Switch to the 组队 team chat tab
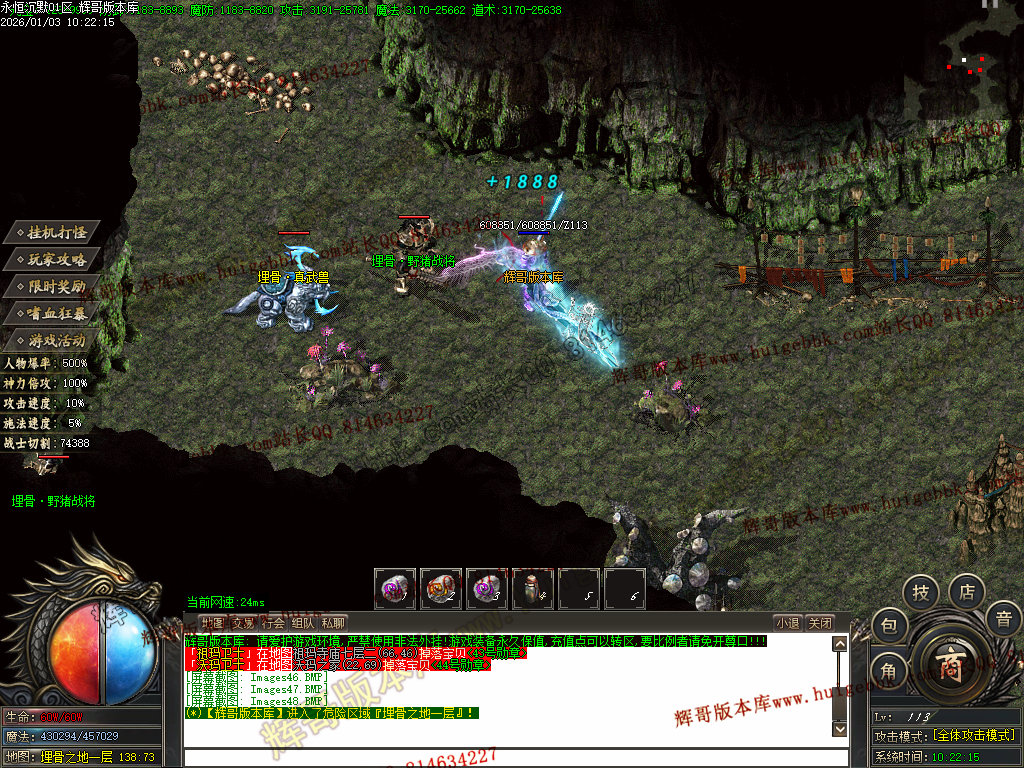1024x768 pixels. (303, 622)
